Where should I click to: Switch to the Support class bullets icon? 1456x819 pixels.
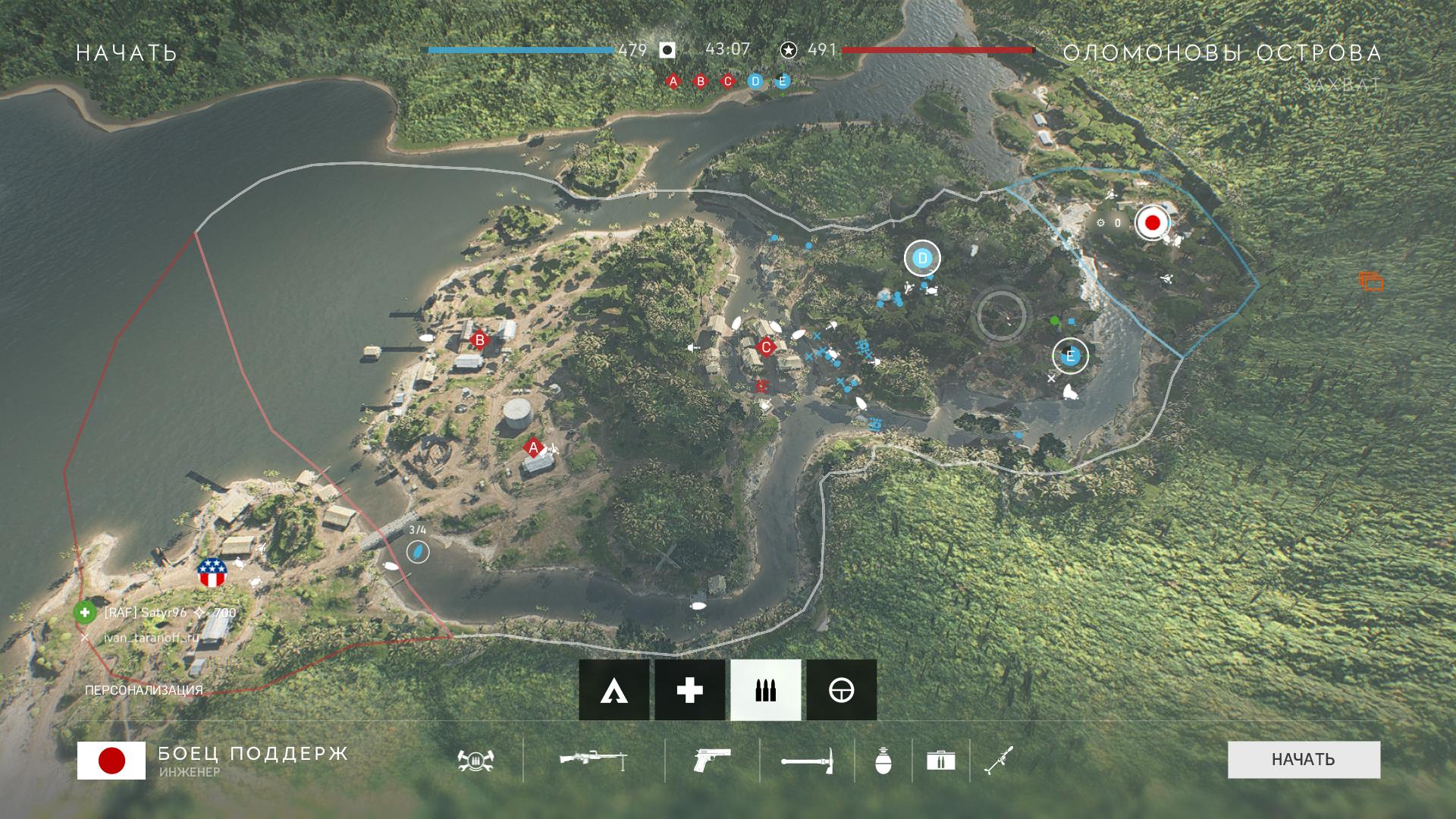(765, 690)
